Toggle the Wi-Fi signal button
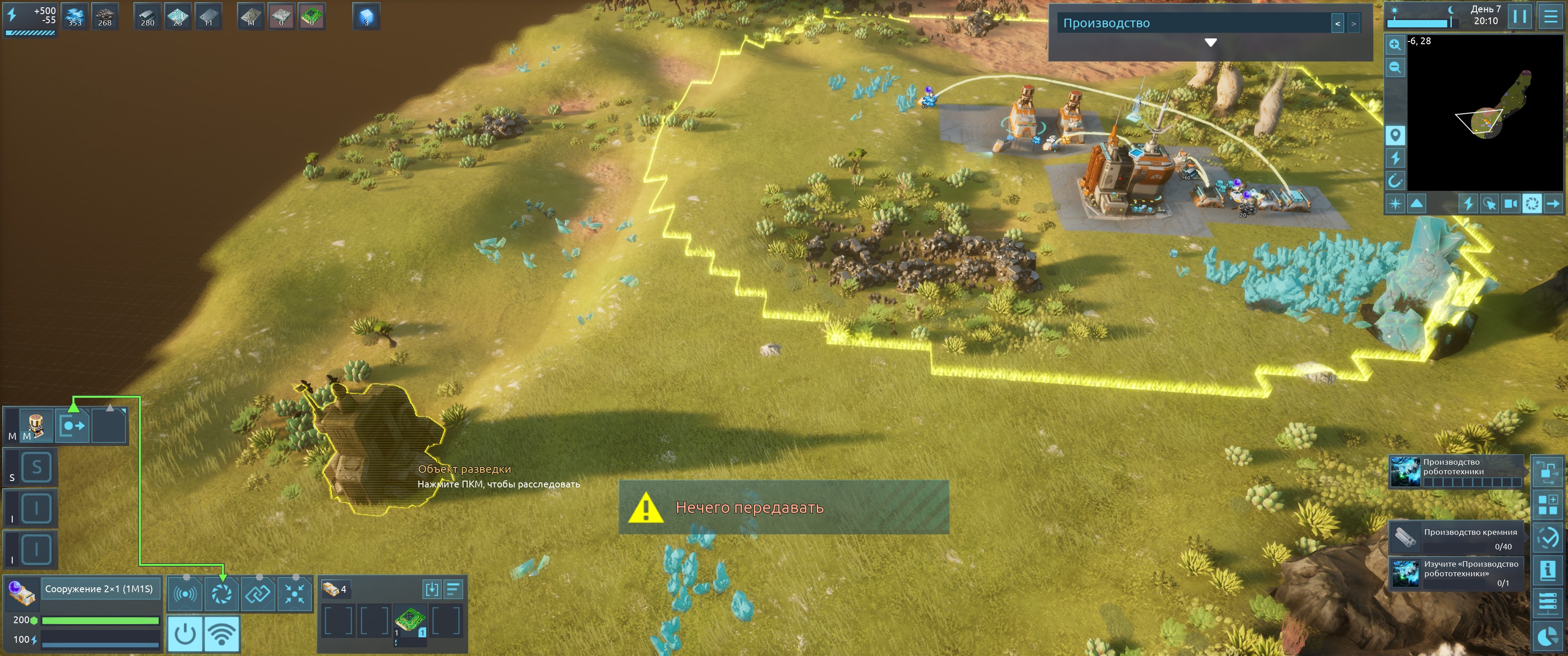This screenshot has width=1568, height=656. [222, 634]
